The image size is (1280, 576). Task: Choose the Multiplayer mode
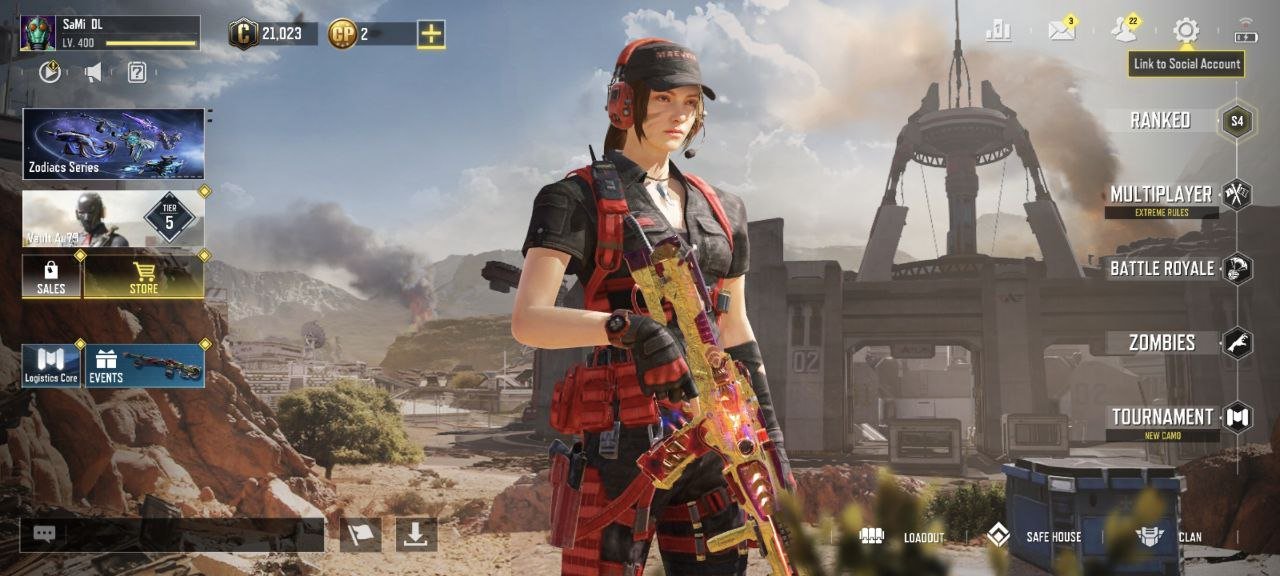(x=1160, y=195)
